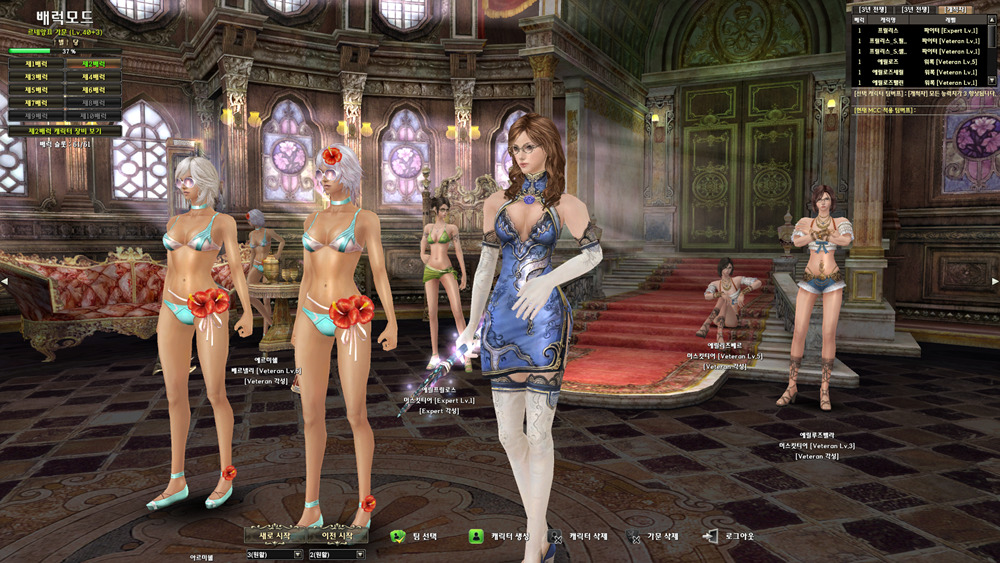Open the 제4배럭 barracks
Screen dimensions: 1000x563
(x=93, y=77)
